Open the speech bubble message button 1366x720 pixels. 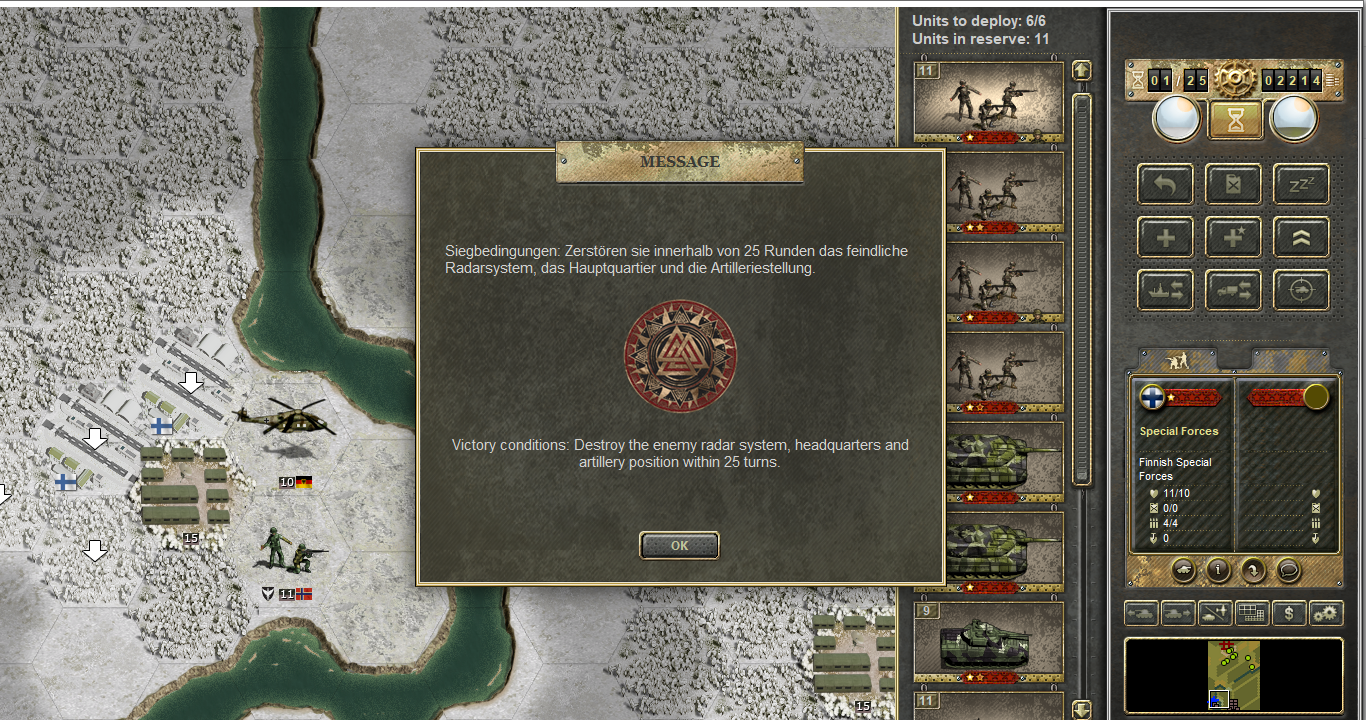click(x=1288, y=570)
